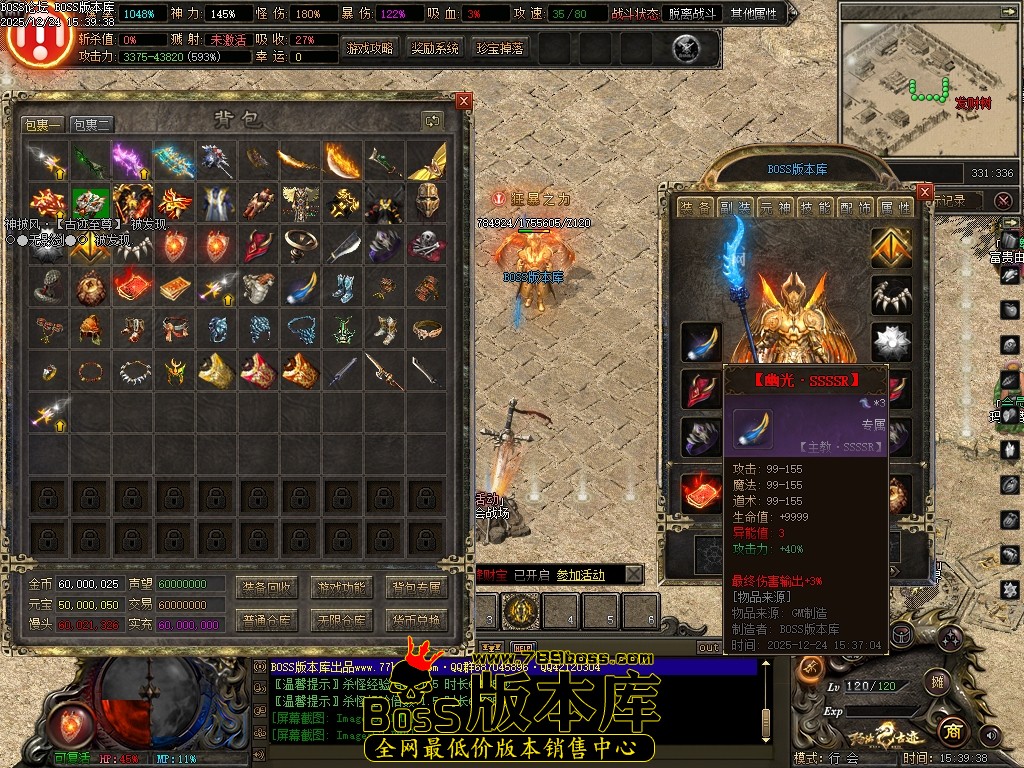The height and width of the screenshot is (768, 1024).
Task: Close the character equipment panel
Action: 924,192
